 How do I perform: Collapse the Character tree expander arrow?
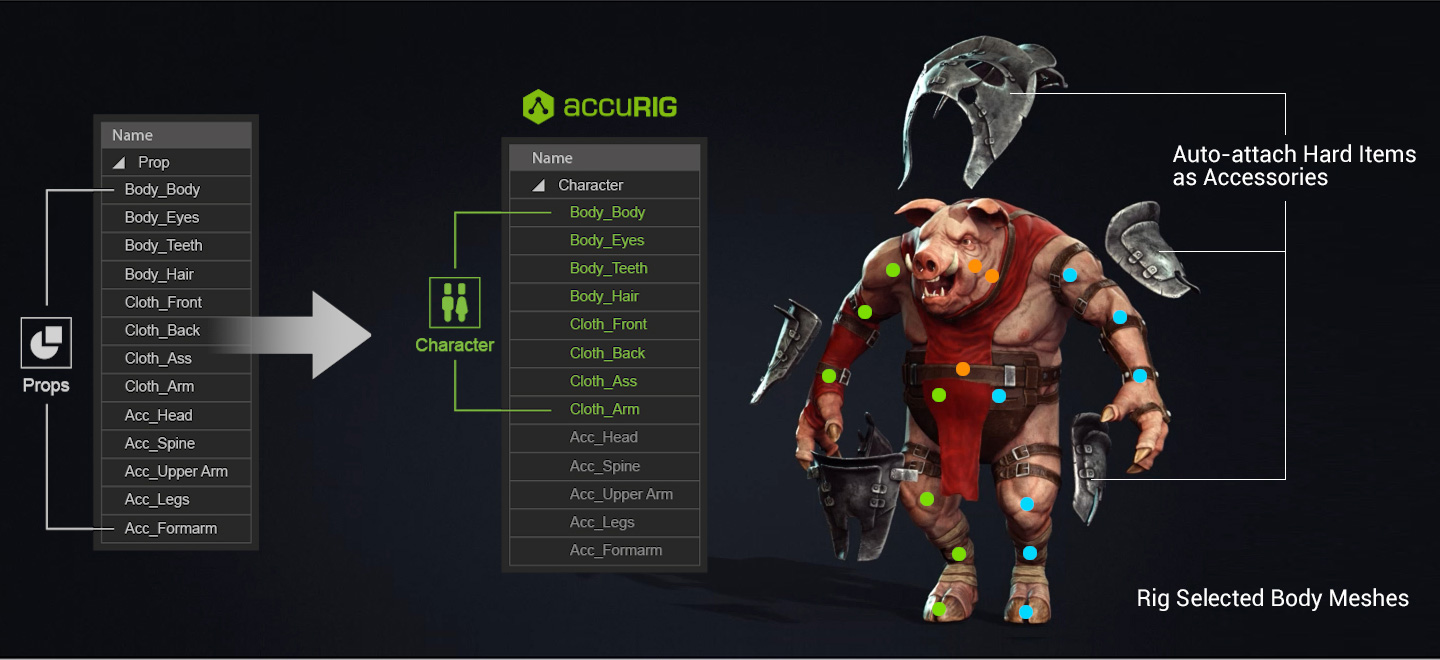click(539, 186)
